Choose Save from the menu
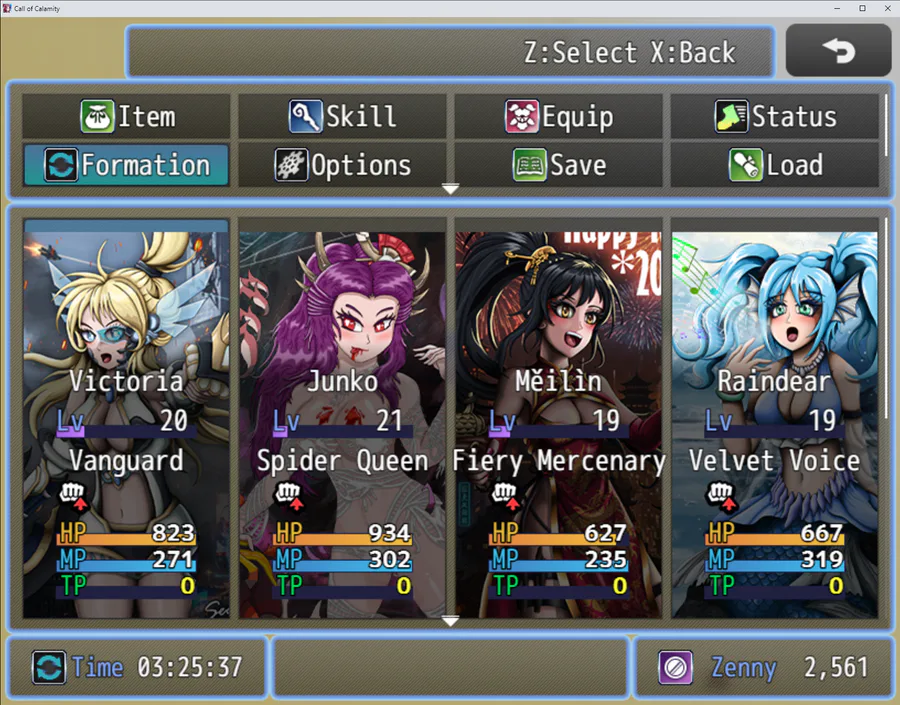Image resolution: width=900 pixels, height=705 pixels. coord(558,165)
